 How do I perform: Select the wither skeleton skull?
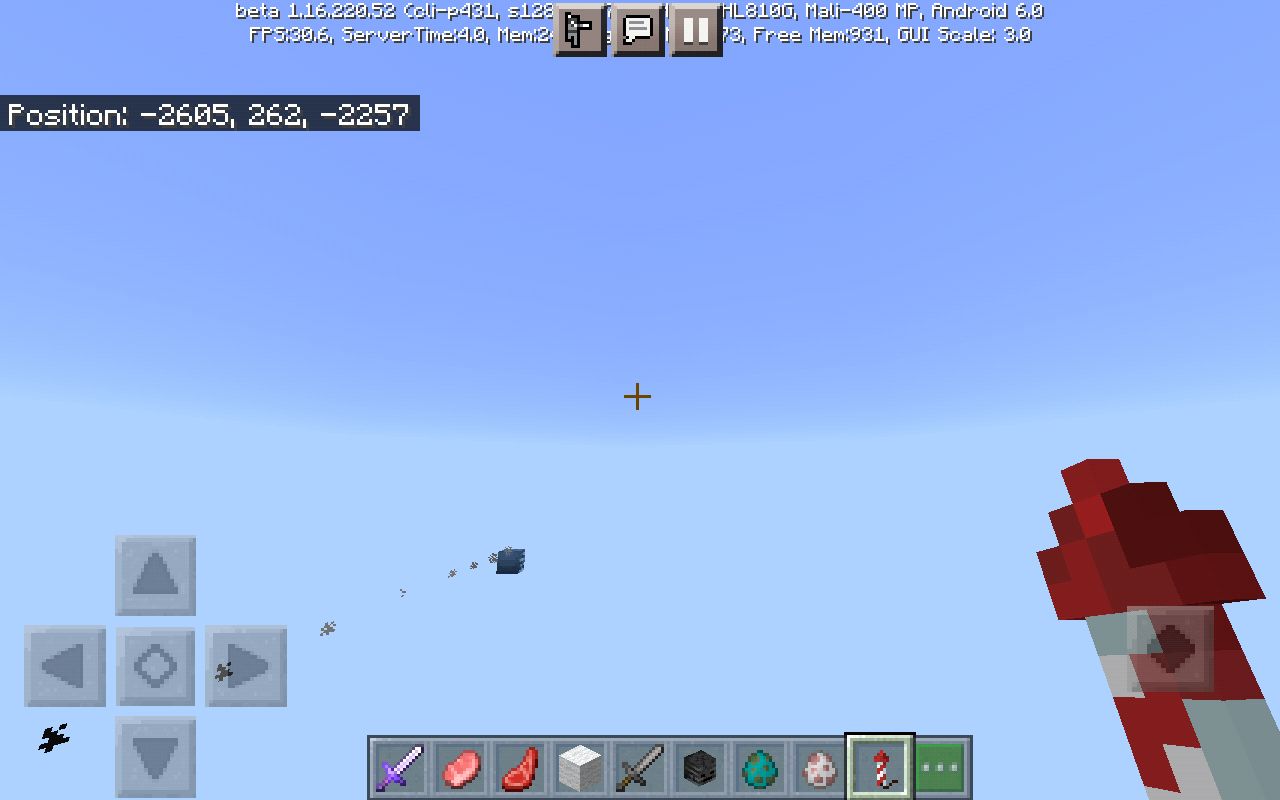[698, 768]
